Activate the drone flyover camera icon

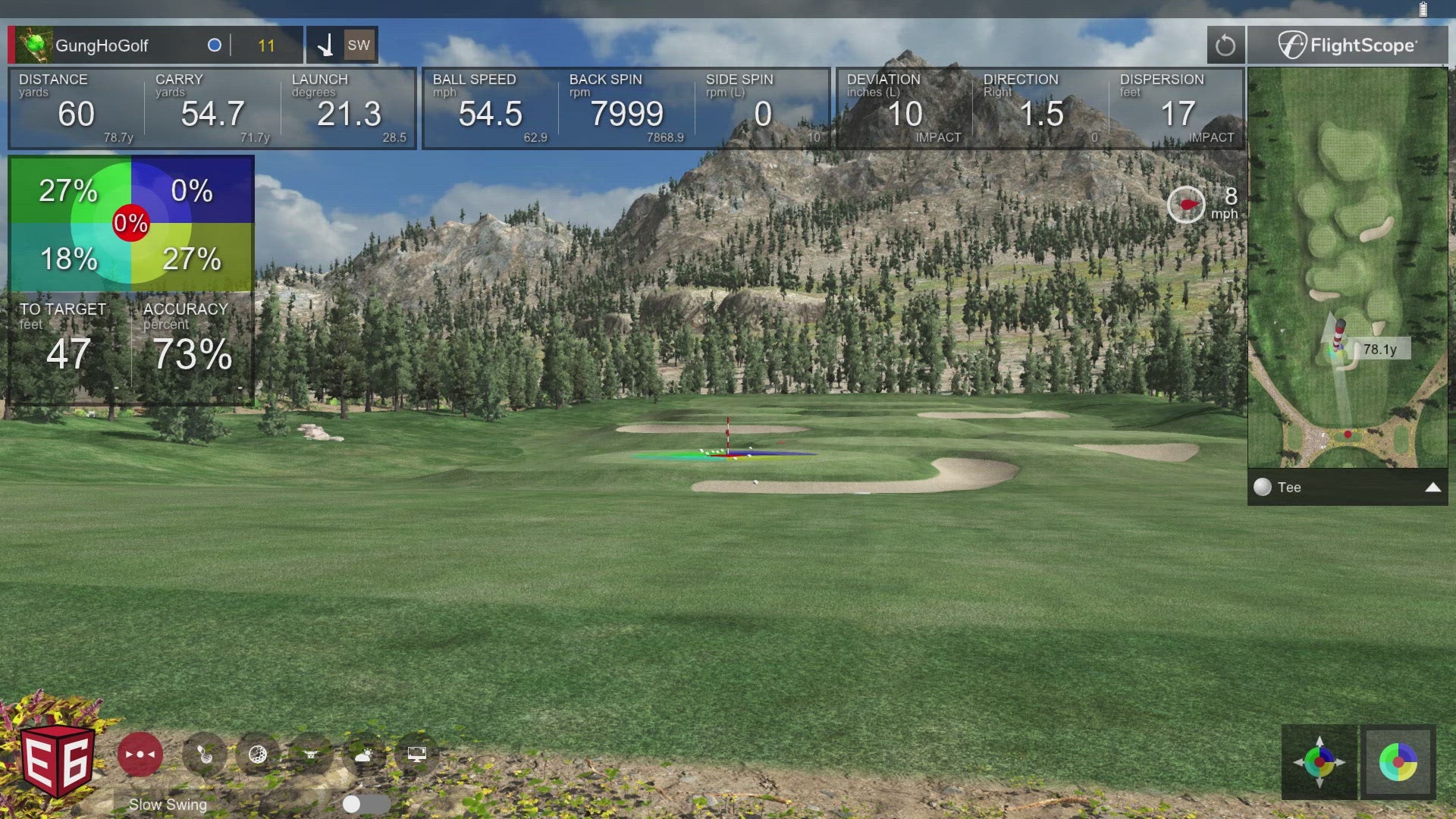(310, 755)
